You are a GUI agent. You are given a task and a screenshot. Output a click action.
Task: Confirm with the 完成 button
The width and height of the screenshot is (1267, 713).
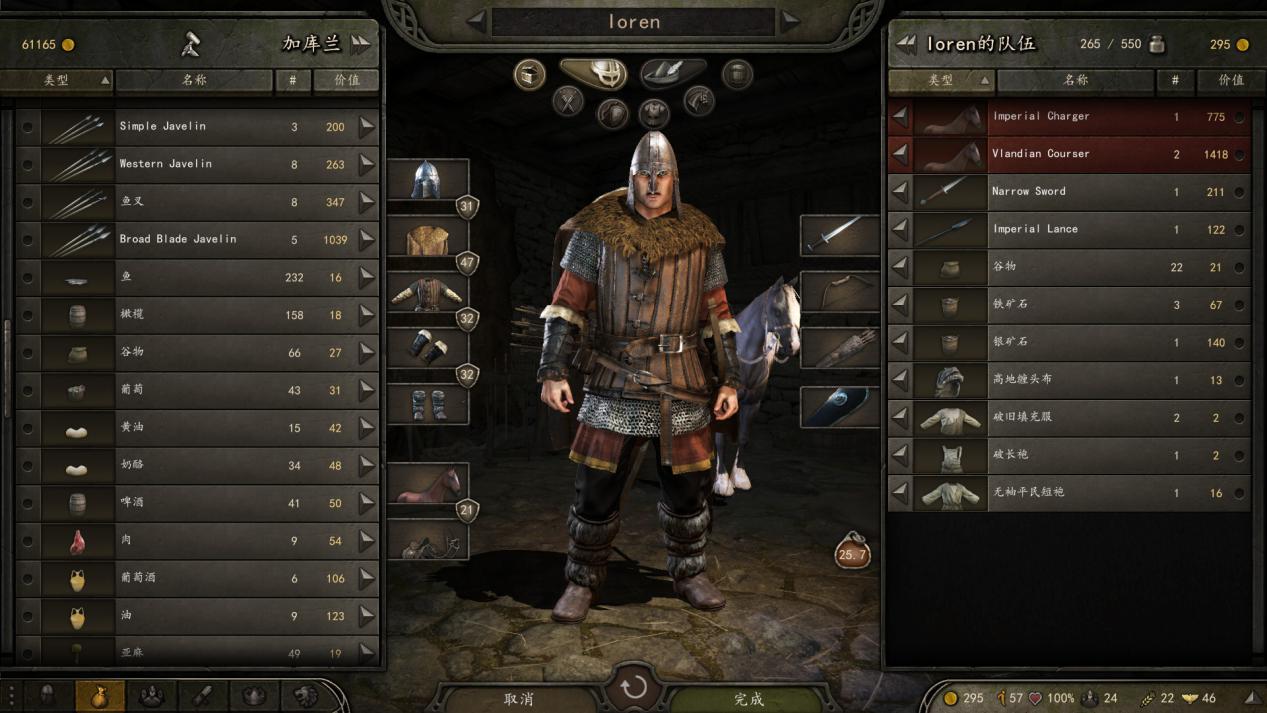(x=748, y=698)
